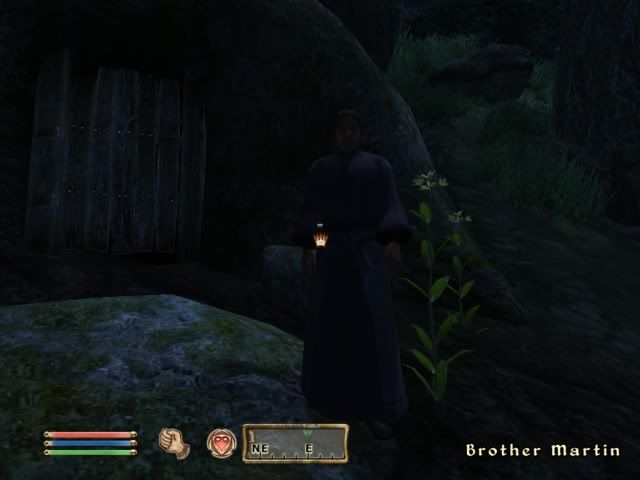The width and height of the screenshot is (640, 480).
Task: Open the compass bar
Action: pyautogui.click(x=295, y=442)
